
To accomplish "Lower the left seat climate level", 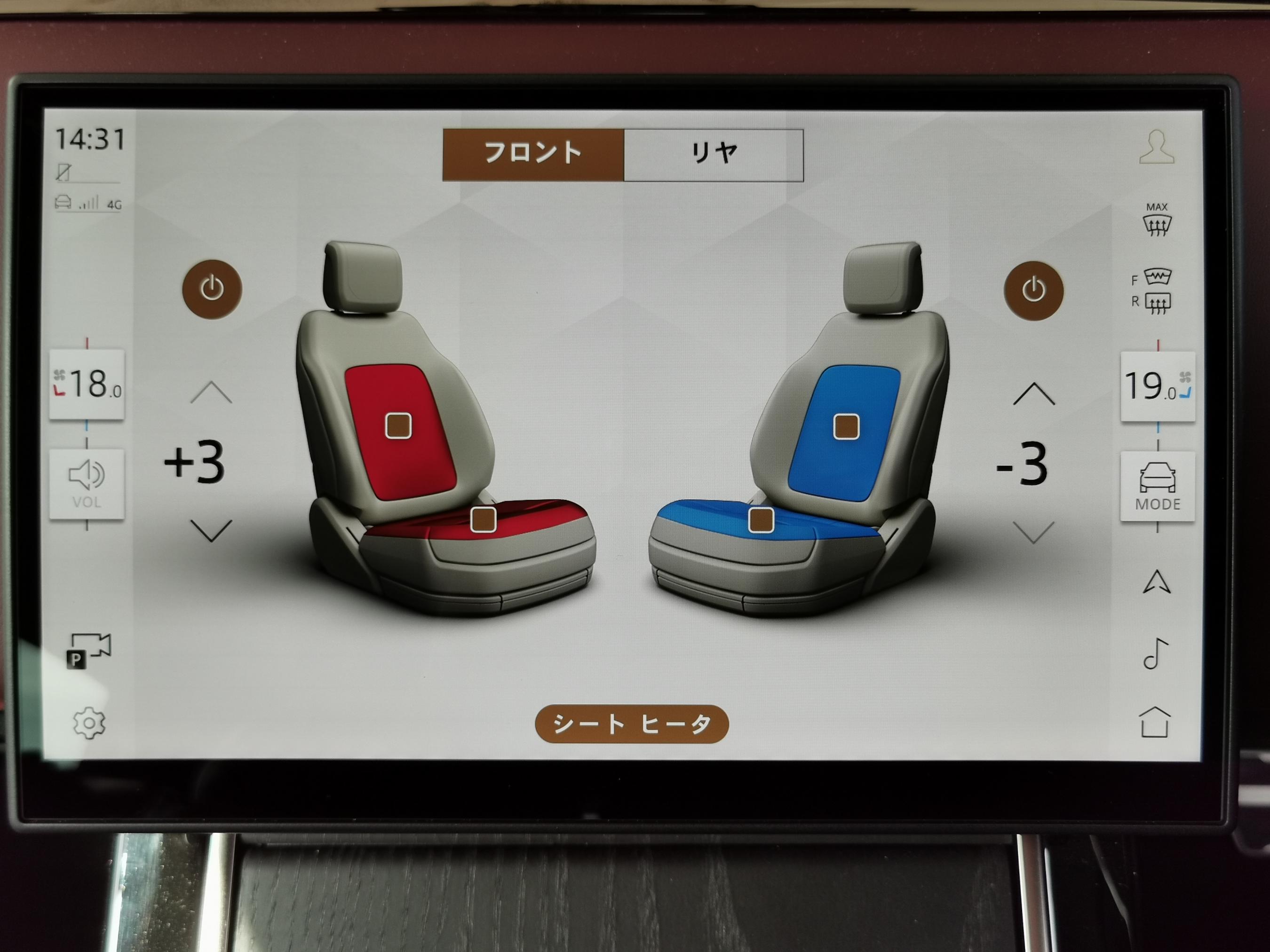I will coord(211,531).
